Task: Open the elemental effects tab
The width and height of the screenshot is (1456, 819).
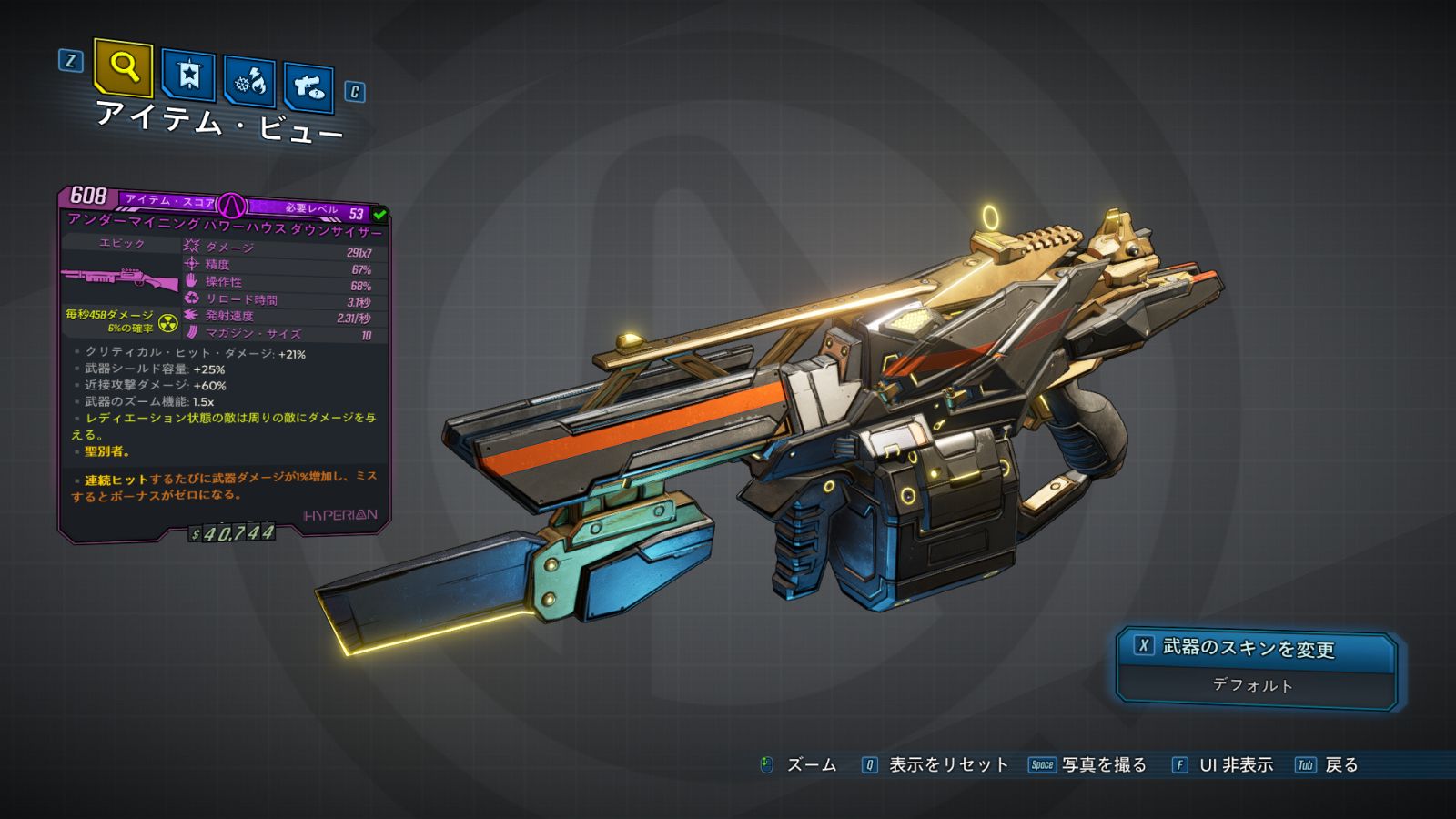Action: click(x=250, y=83)
